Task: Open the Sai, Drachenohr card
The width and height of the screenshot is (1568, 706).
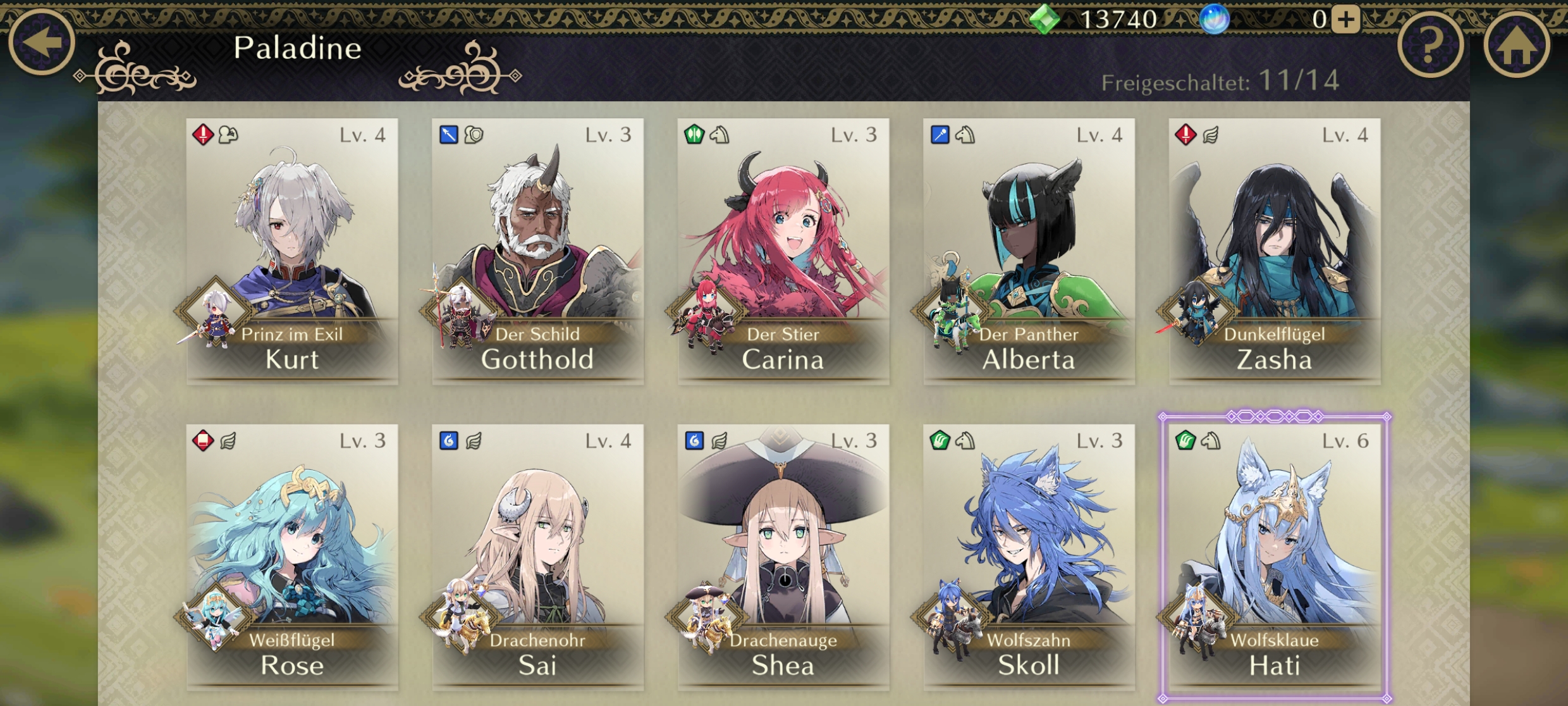Action: (537, 557)
